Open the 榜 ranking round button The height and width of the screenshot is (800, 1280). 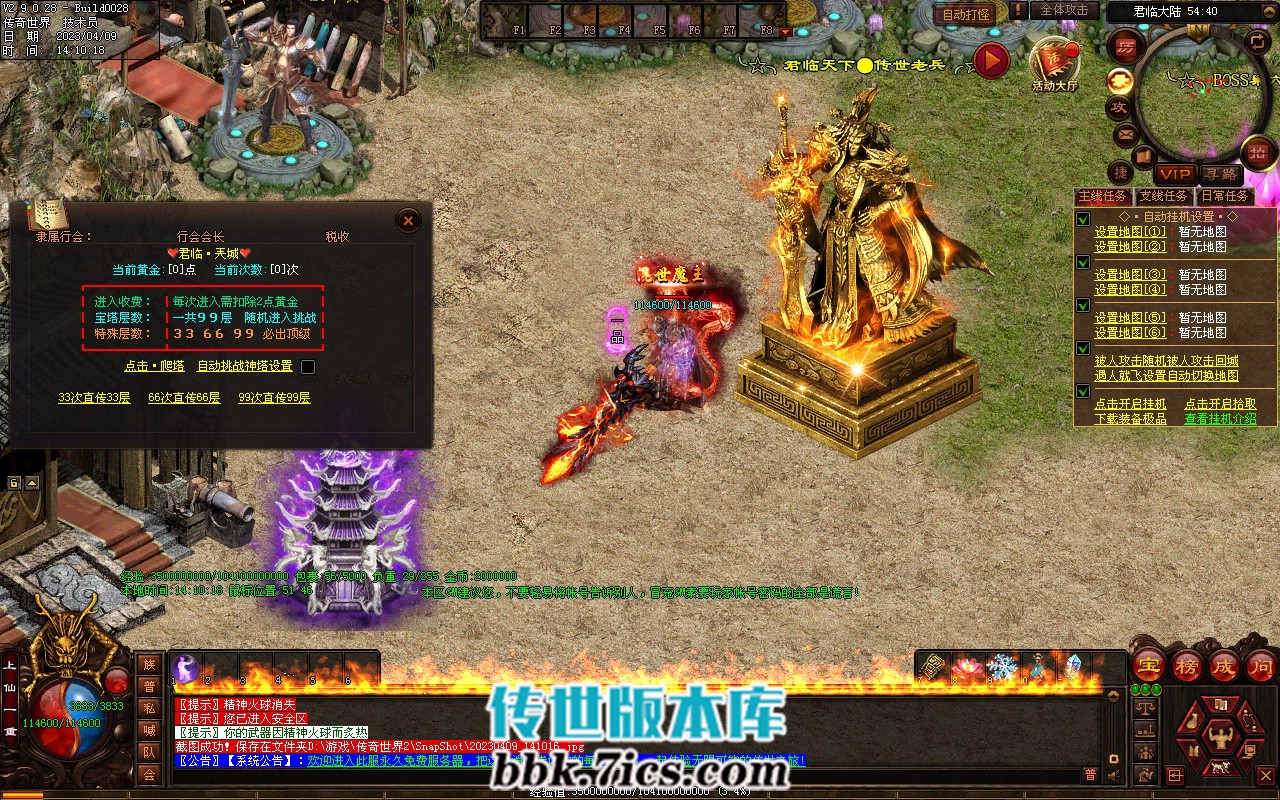coord(1186,665)
